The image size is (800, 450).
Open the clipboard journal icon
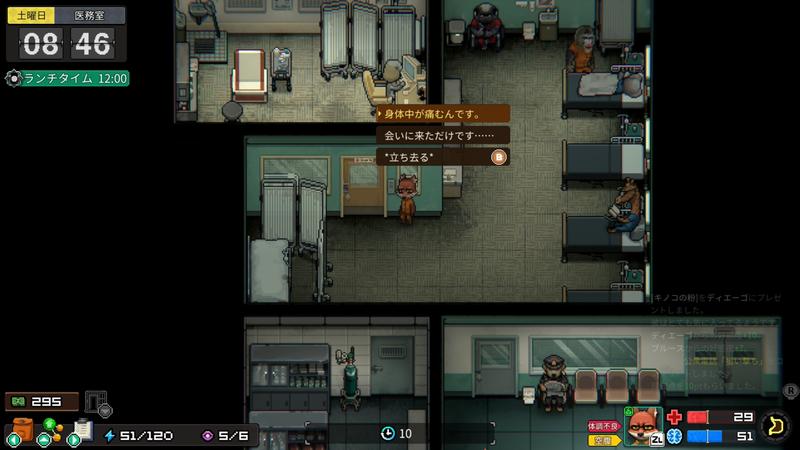[82, 429]
